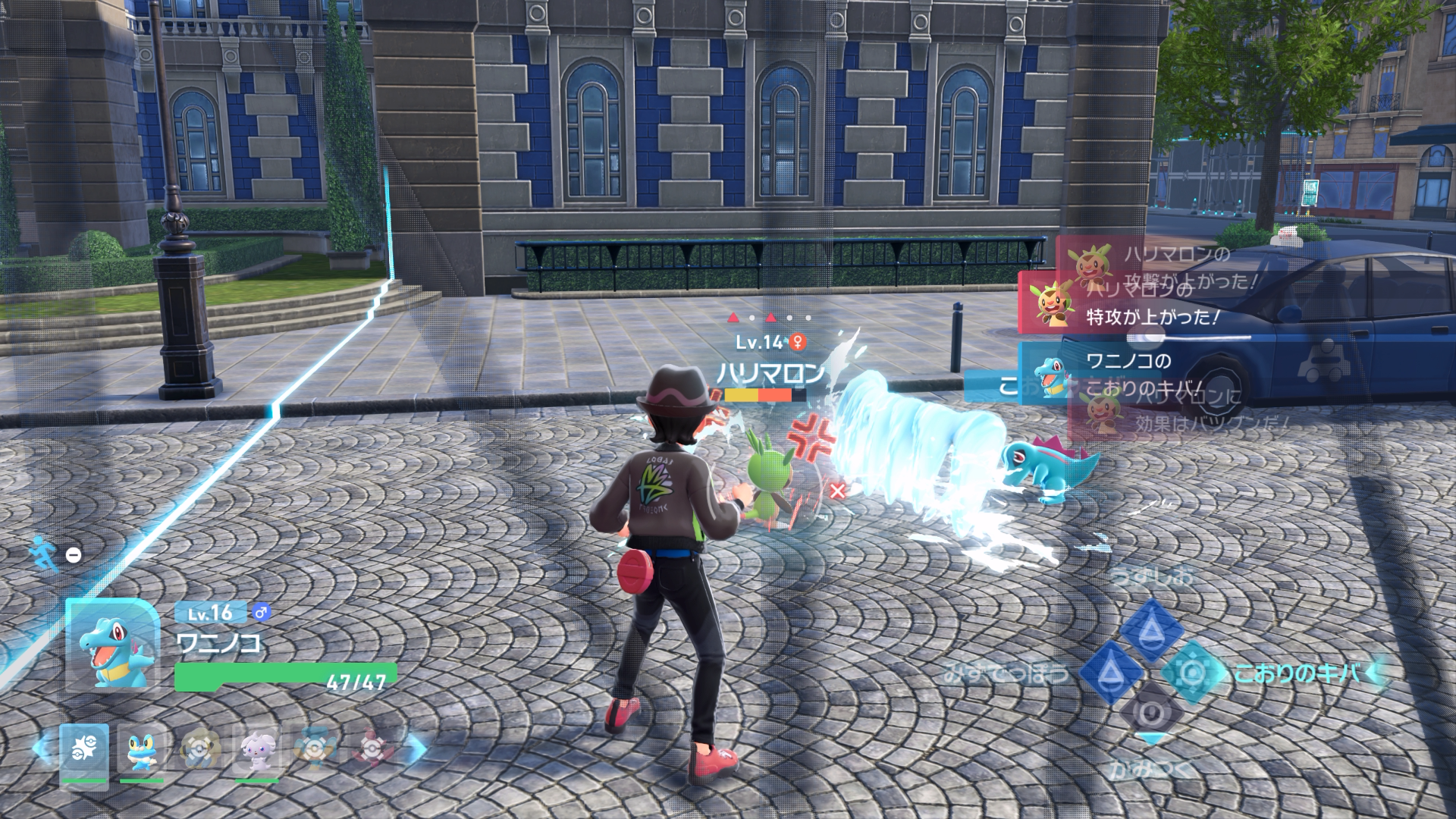Select the dimmed blue-and-tan Pokémon party slot
The width and height of the screenshot is (1456, 819).
(314, 748)
